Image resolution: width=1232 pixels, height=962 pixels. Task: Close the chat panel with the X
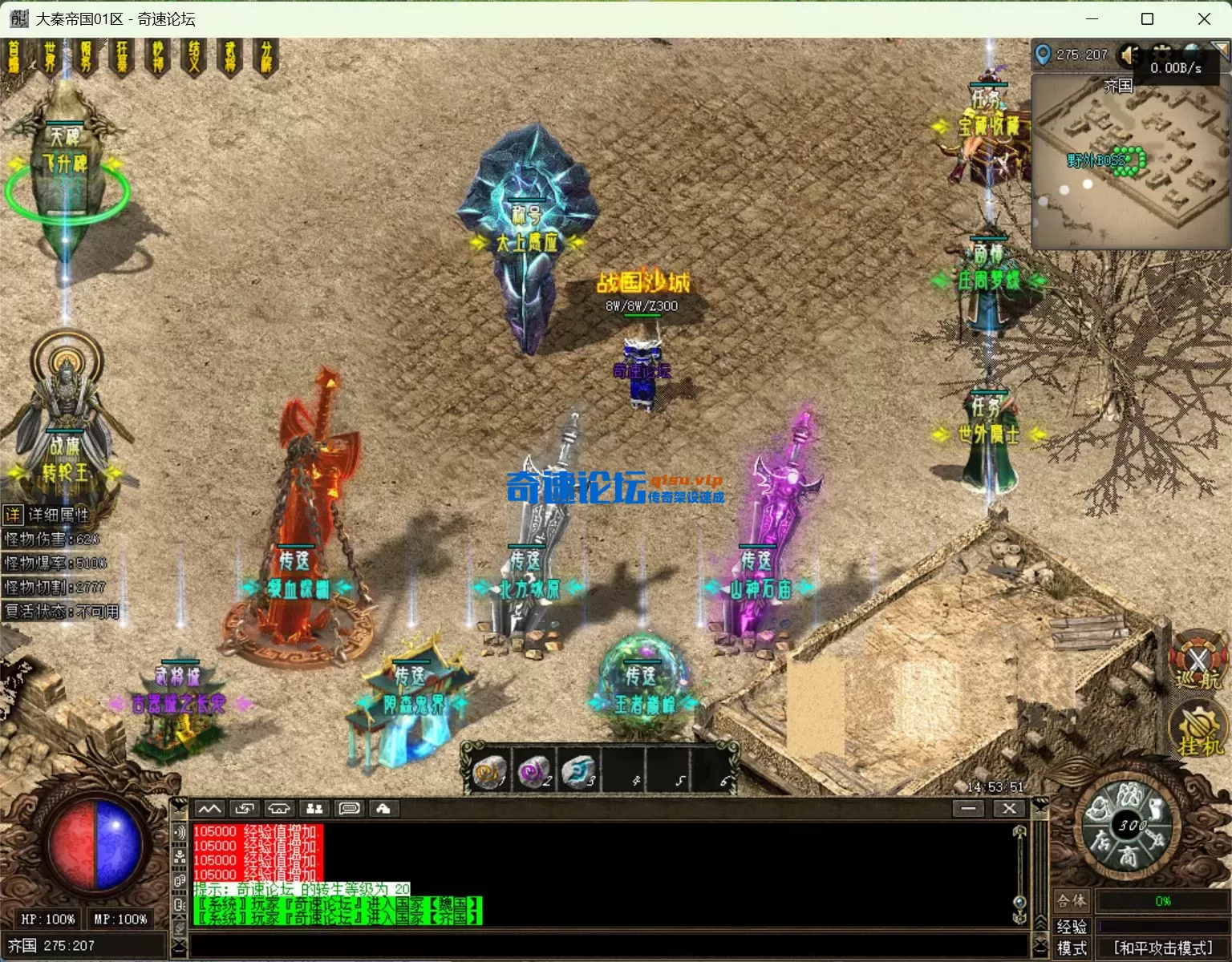1009,809
